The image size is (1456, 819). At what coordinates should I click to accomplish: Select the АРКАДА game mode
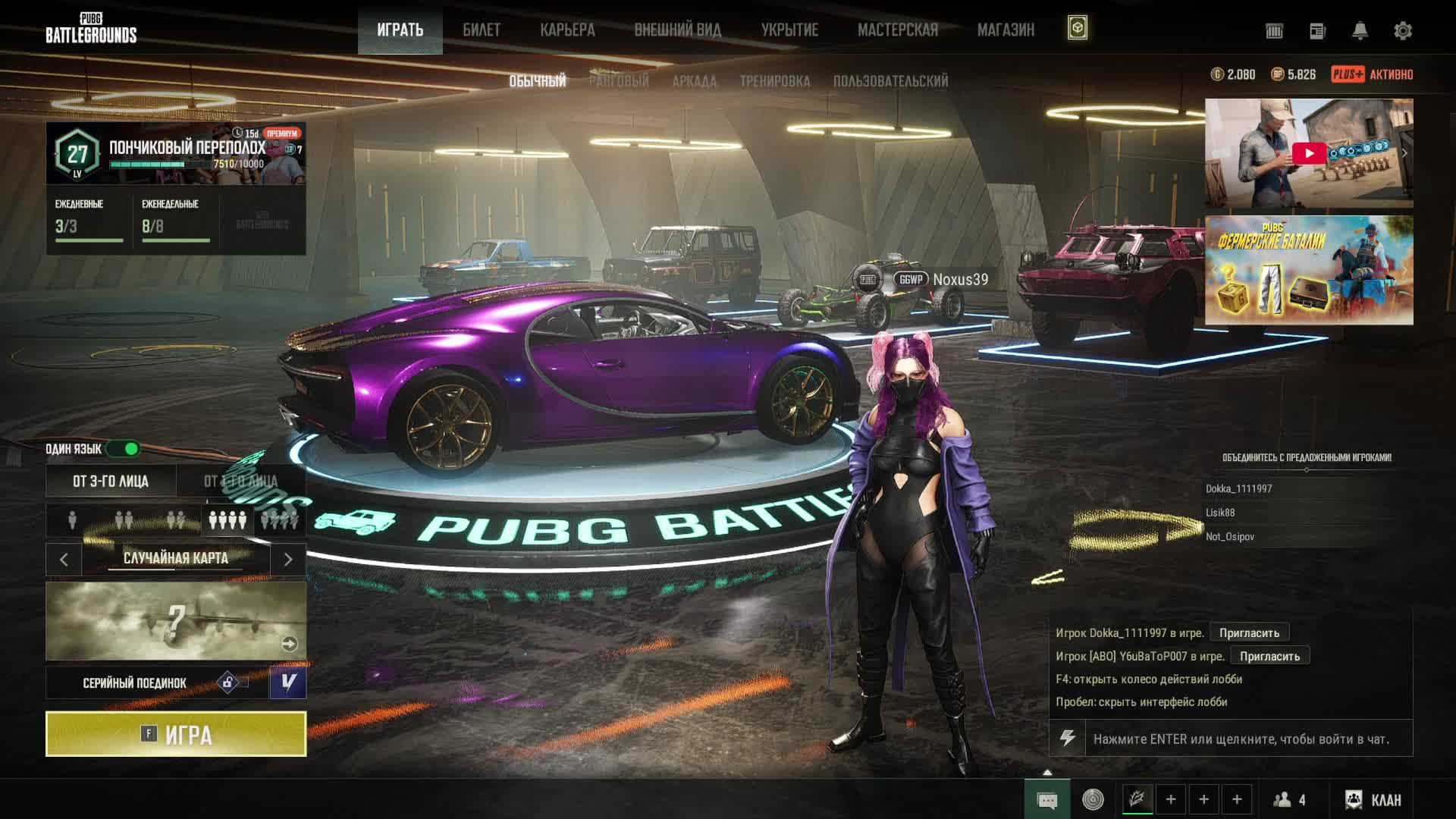pos(694,81)
